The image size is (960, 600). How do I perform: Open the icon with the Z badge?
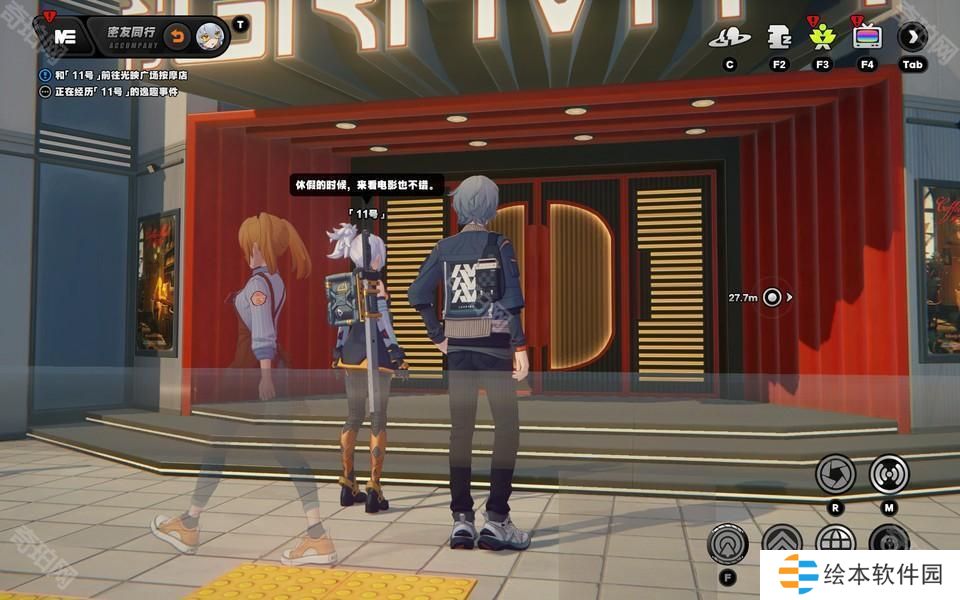(x=779, y=38)
